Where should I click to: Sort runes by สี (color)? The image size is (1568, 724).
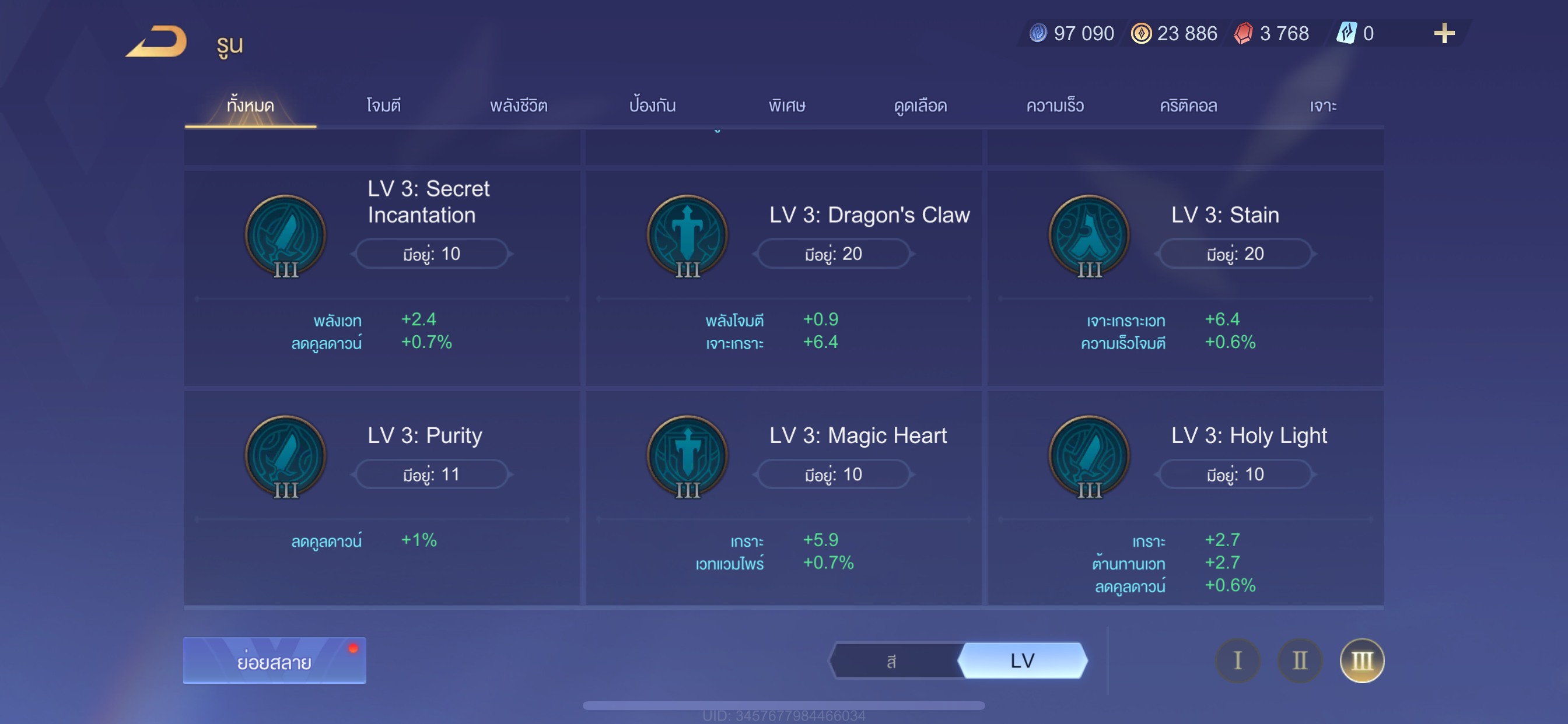(892, 660)
